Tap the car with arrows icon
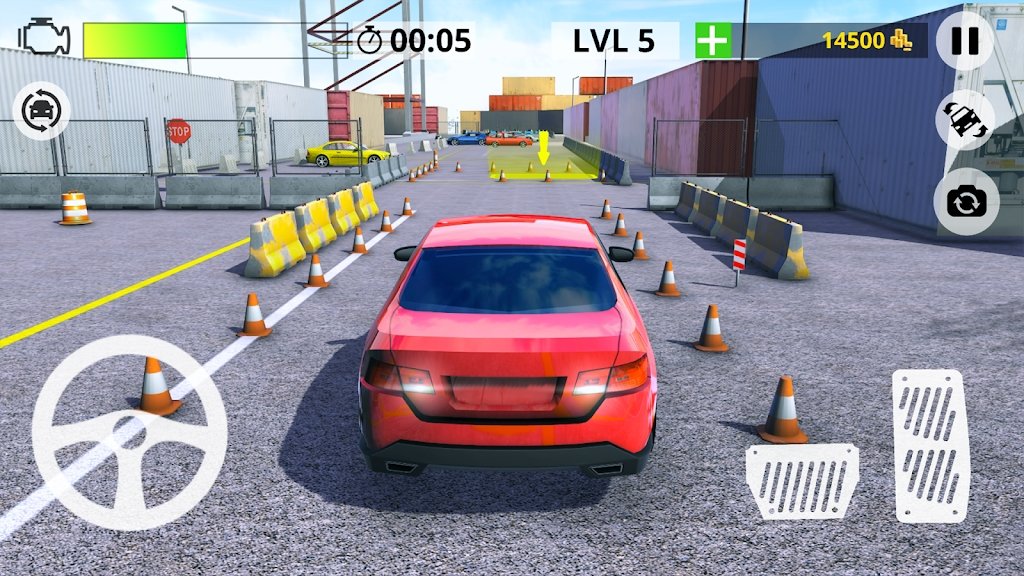Viewport: 1024px width, 576px height. [x=964, y=121]
